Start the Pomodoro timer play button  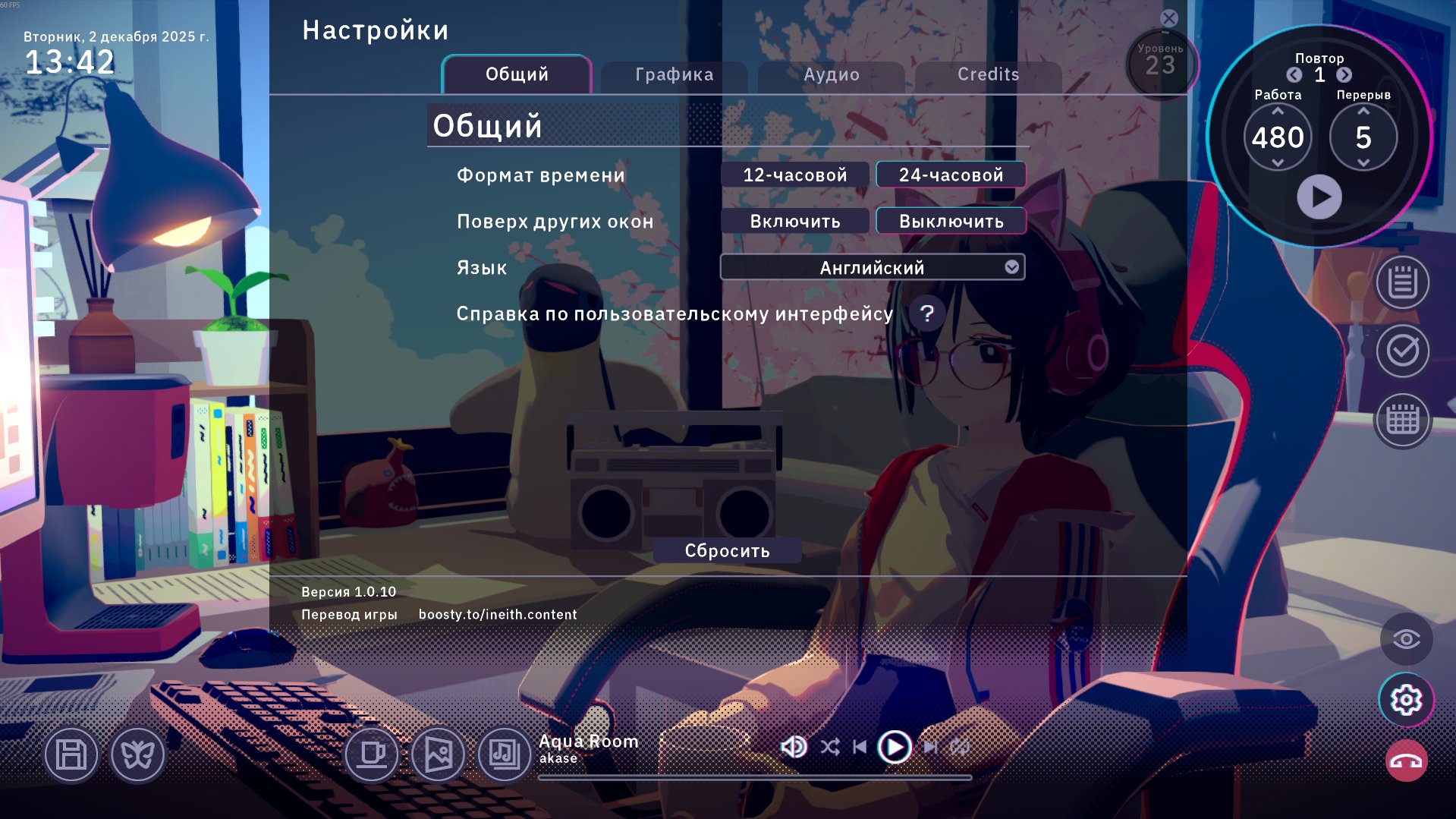1320,196
